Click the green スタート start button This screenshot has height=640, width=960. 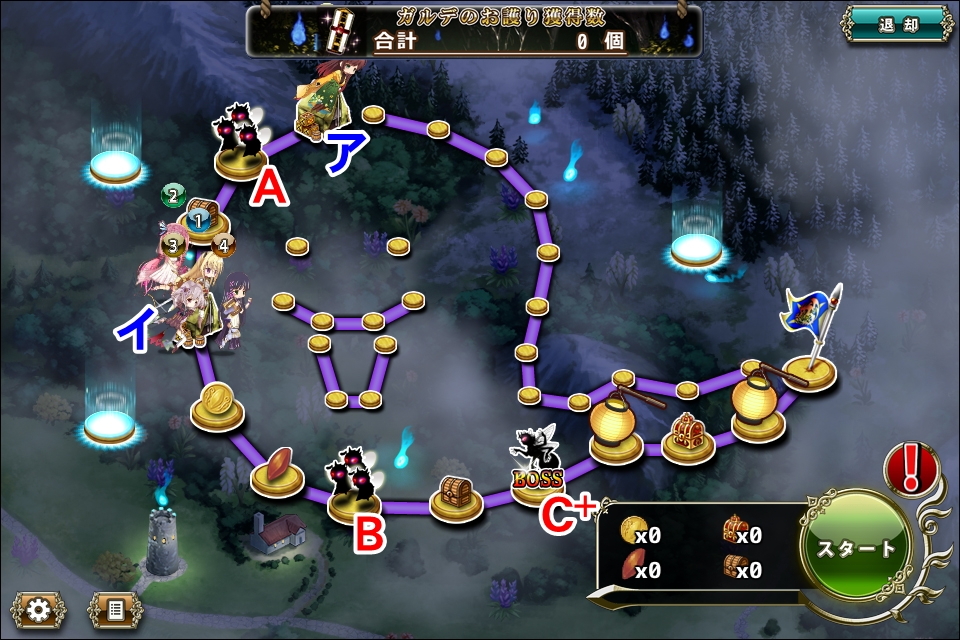click(856, 548)
